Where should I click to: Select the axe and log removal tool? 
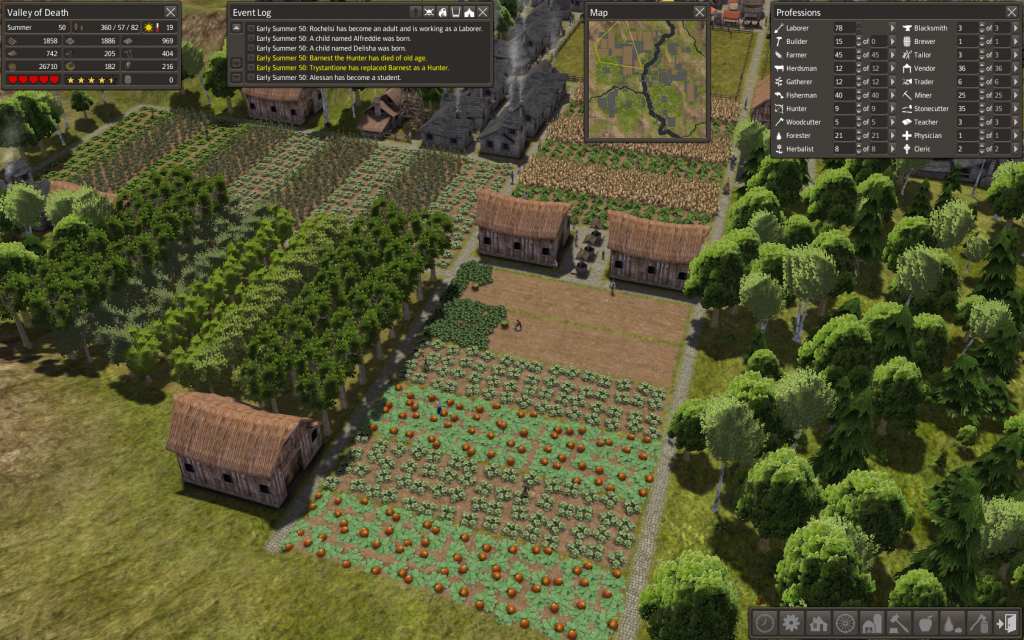coord(980,622)
